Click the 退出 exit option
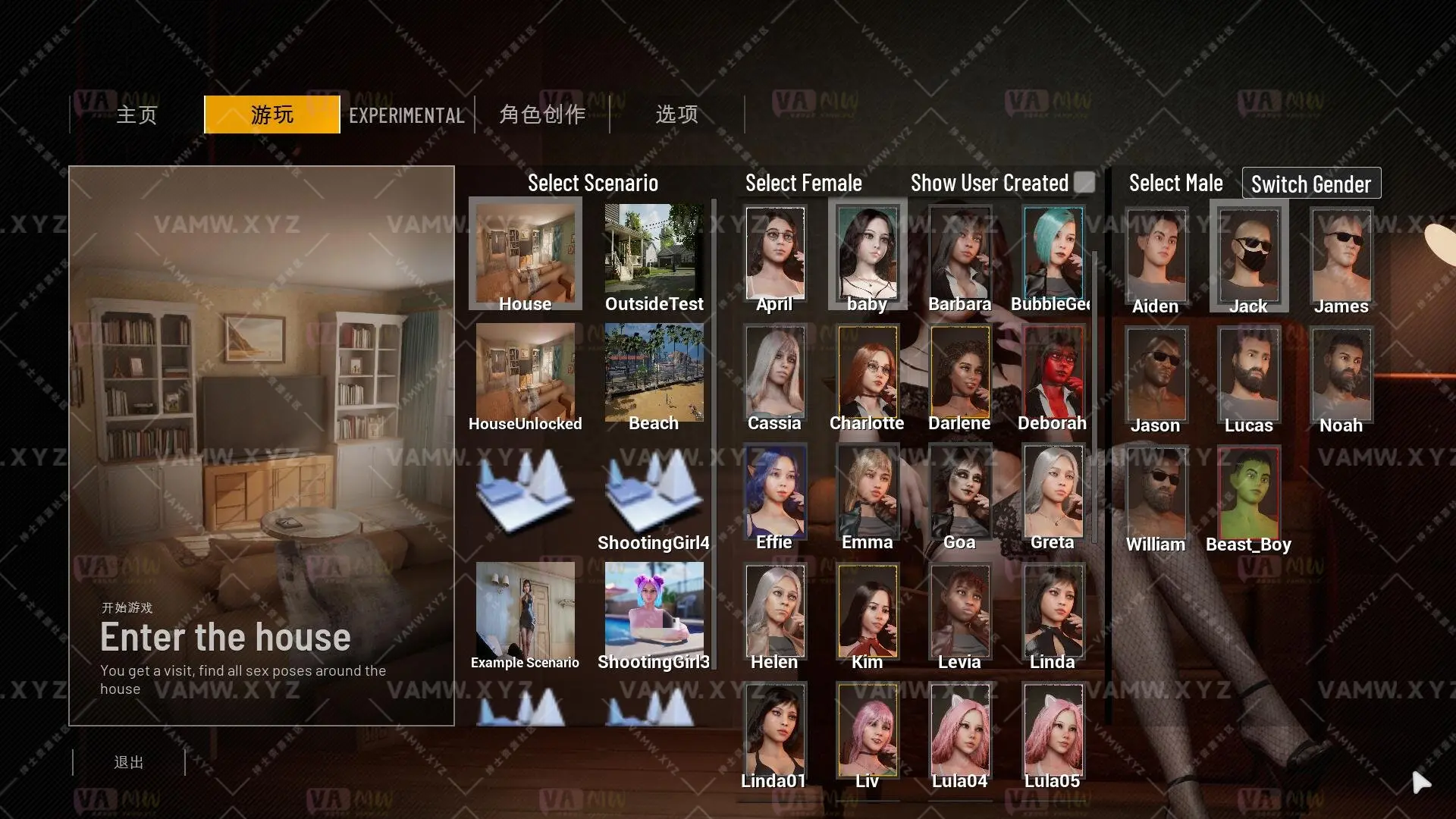This screenshot has height=819, width=1456. 129,762
